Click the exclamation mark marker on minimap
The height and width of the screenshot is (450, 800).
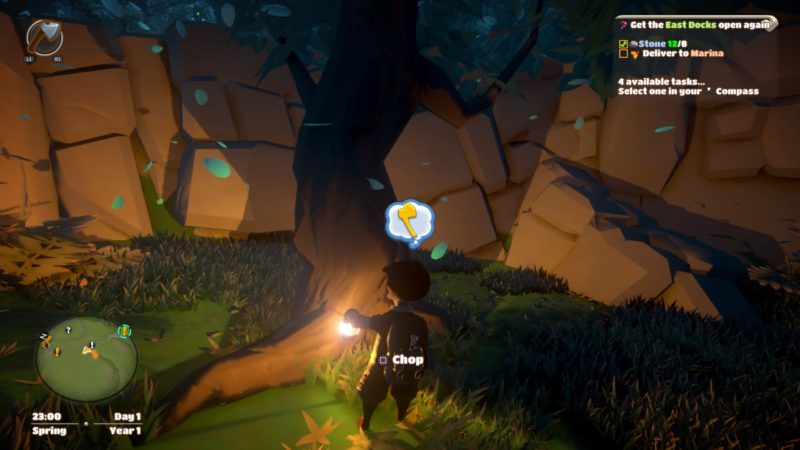point(92,345)
